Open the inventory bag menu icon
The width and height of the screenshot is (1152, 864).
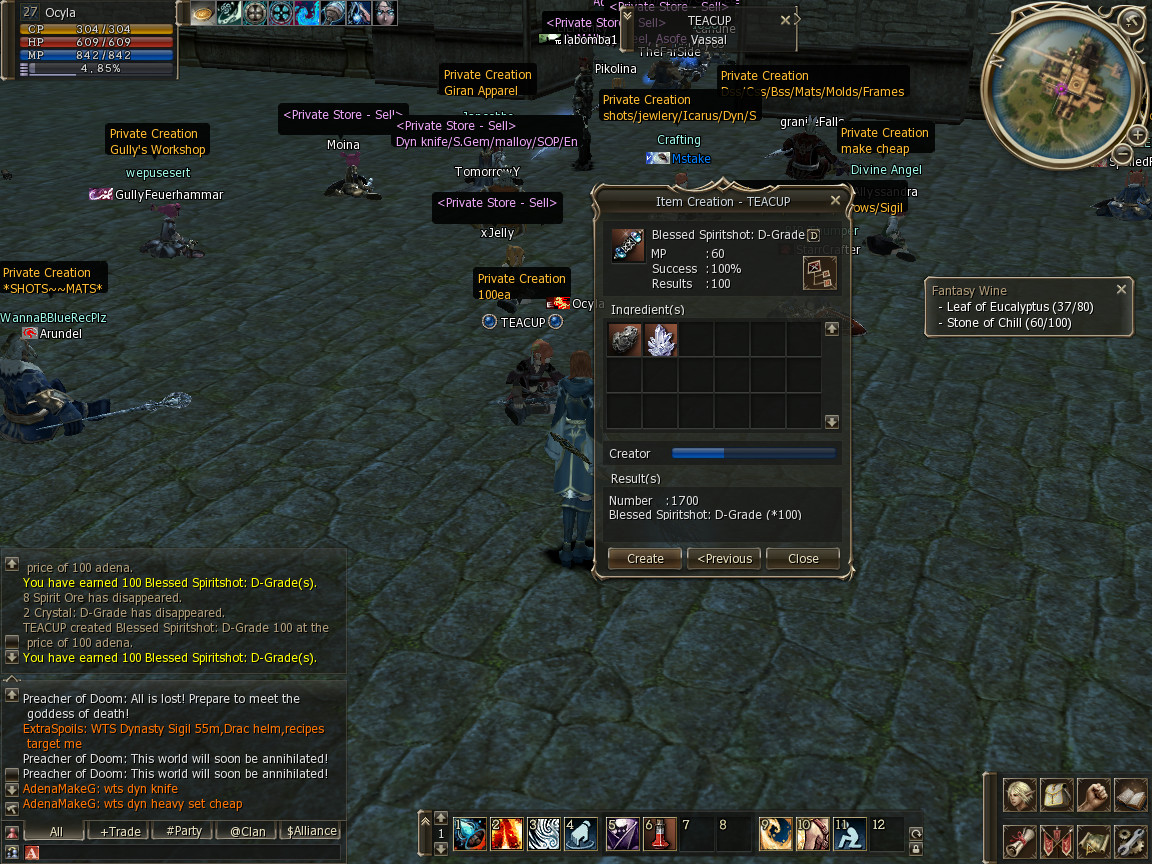(1057, 795)
